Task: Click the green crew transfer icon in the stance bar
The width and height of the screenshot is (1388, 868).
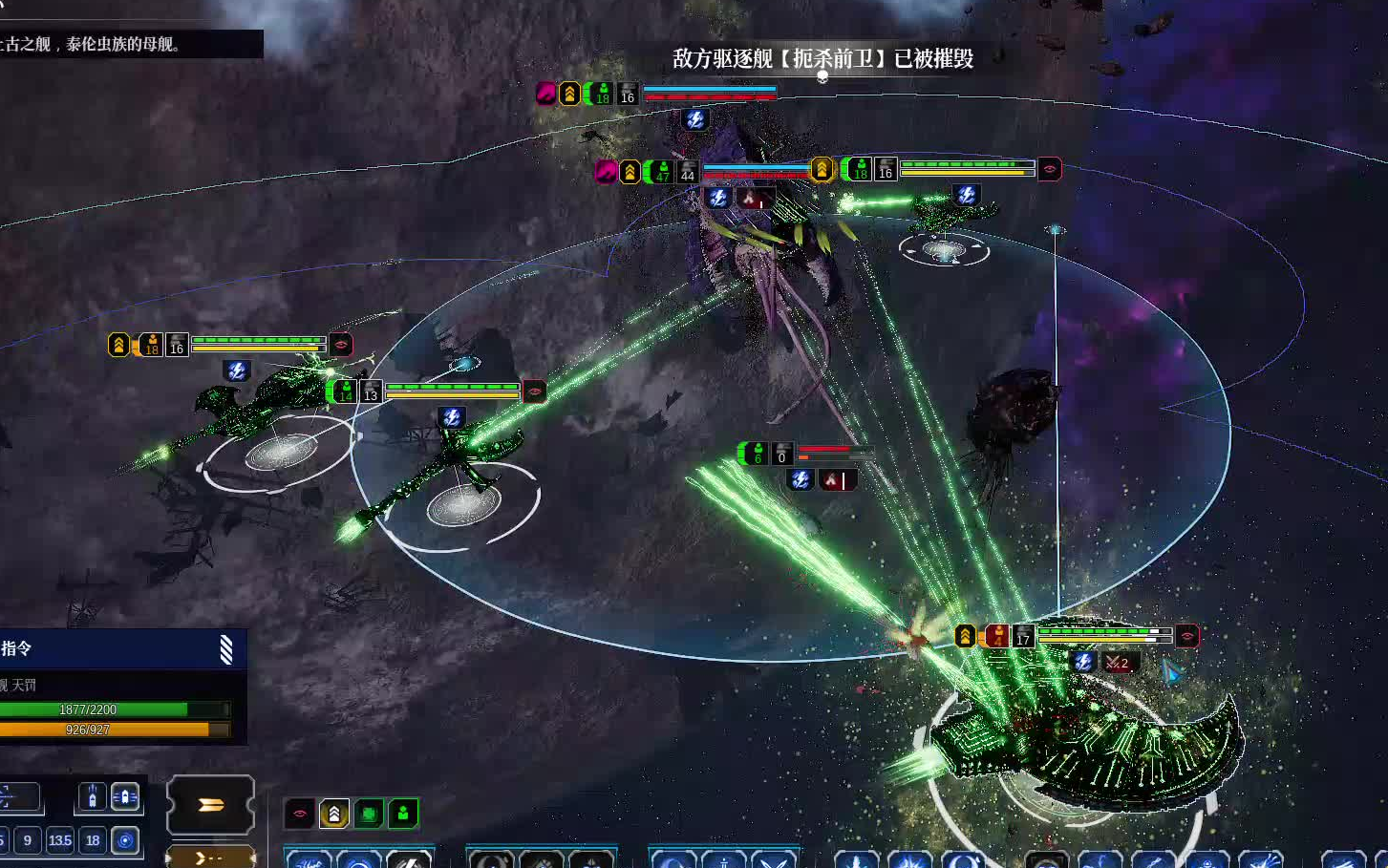Action: (404, 813)
